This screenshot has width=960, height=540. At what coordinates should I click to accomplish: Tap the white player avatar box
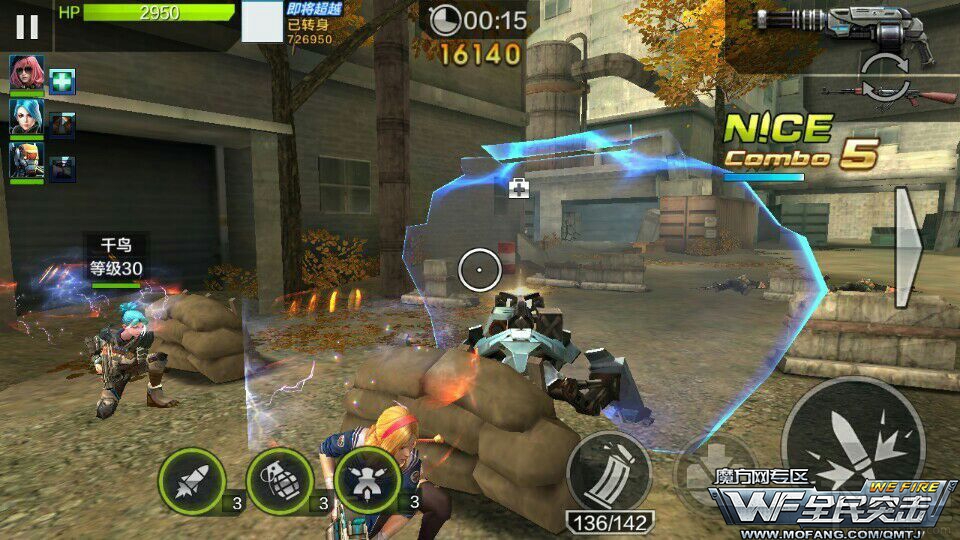click(263, 22)
